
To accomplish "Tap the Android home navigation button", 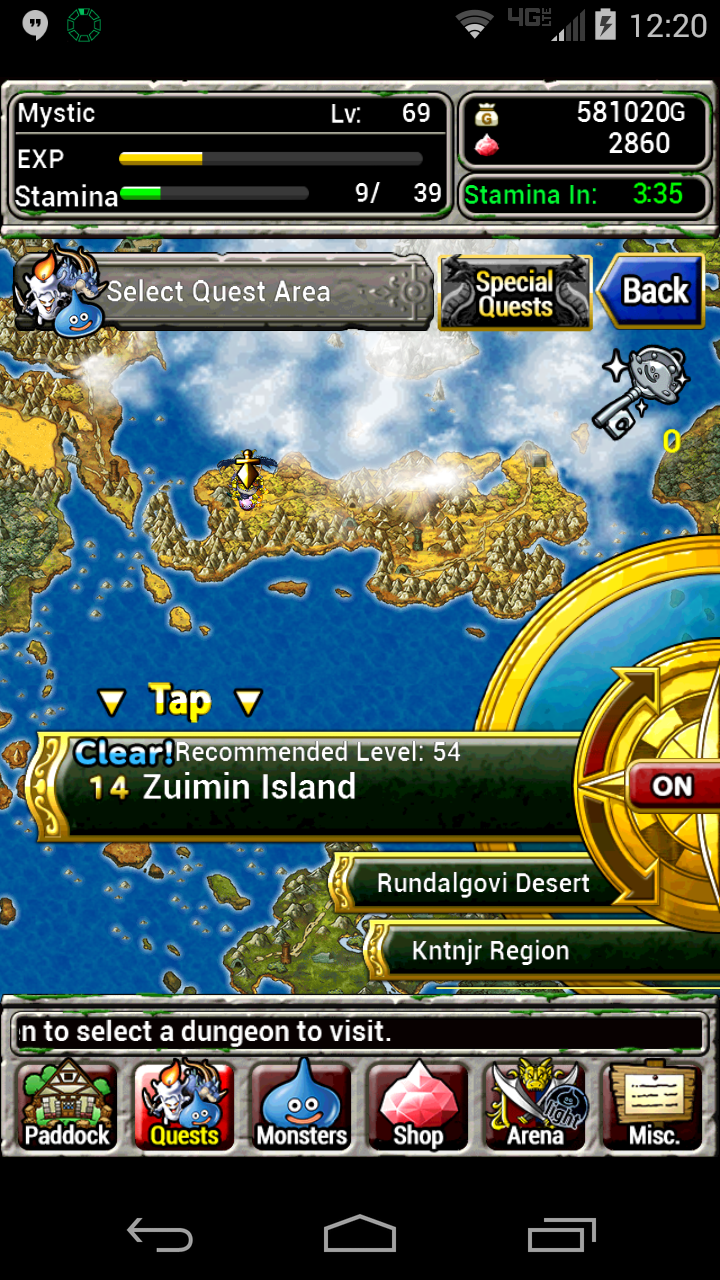I will [360, 1234].
